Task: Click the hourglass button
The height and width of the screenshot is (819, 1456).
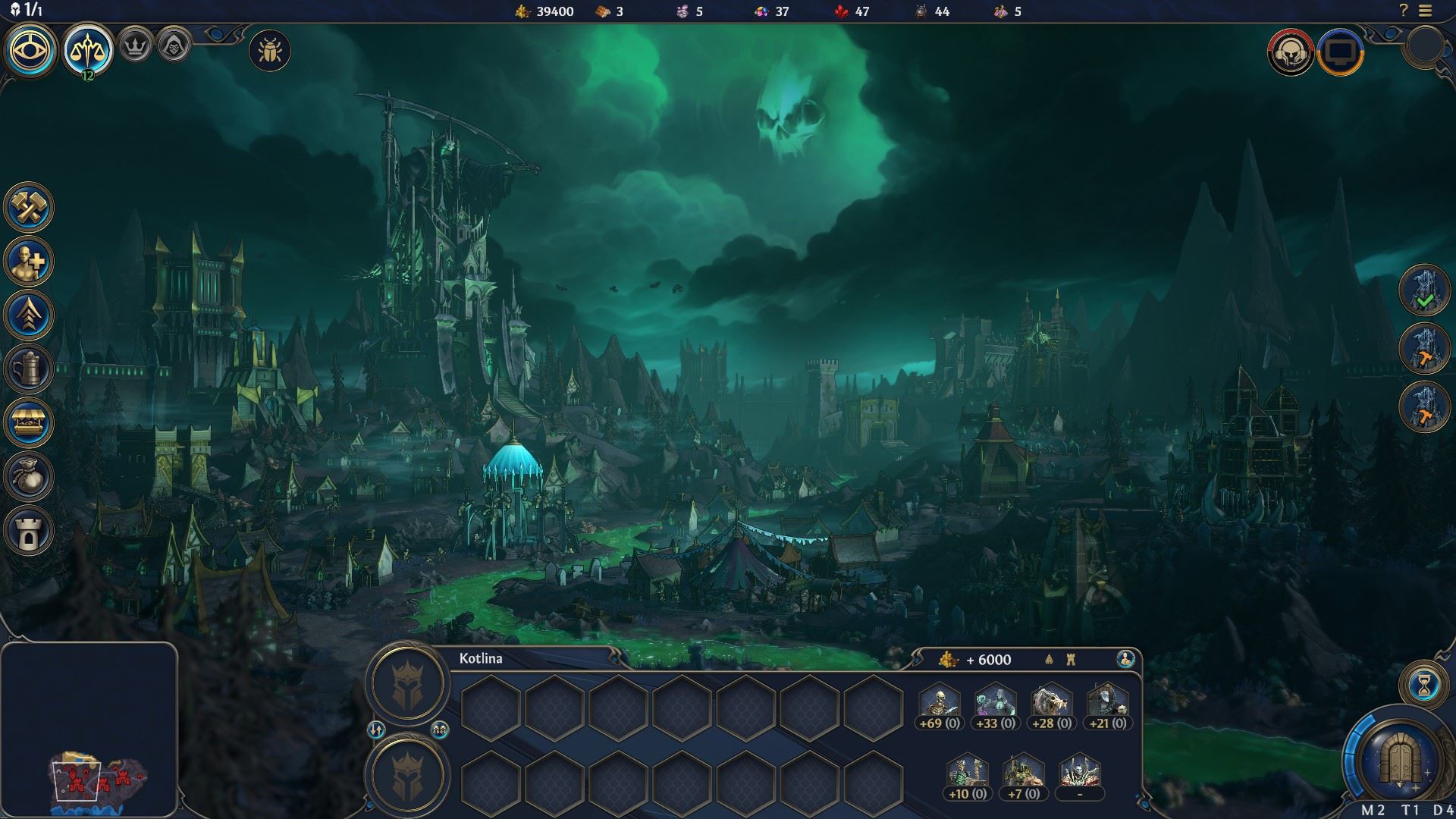Action: pyautogui.click(x=1424, y=685)
